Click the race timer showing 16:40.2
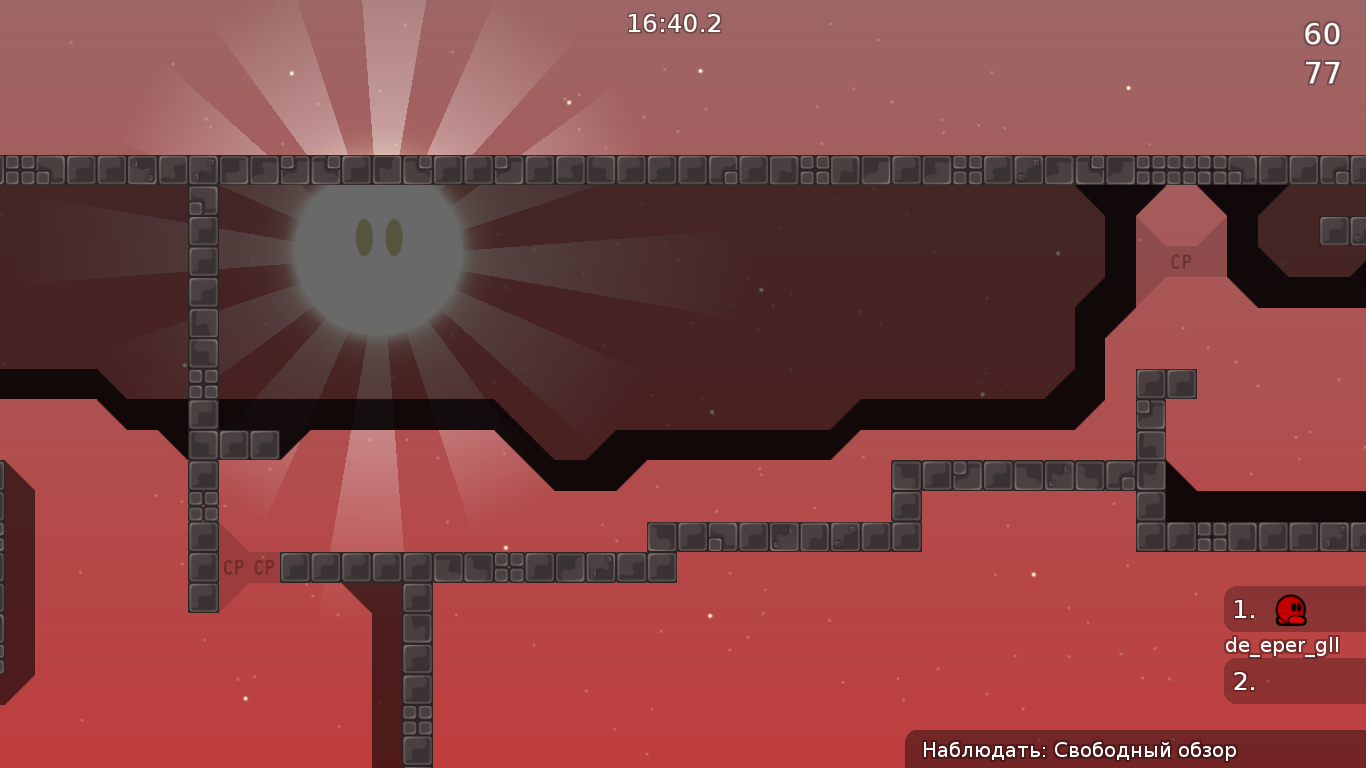The image size is (1366, 768). (672, 24)
